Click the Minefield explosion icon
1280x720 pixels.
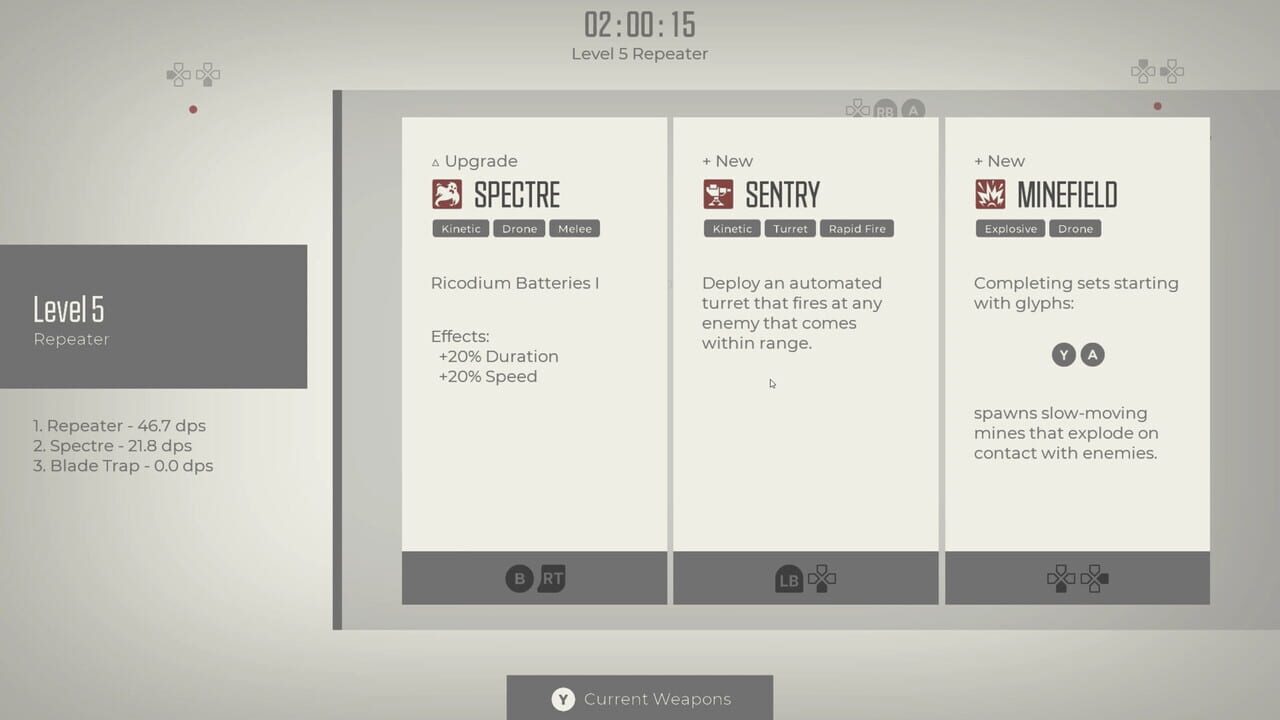tap(991, 194)
